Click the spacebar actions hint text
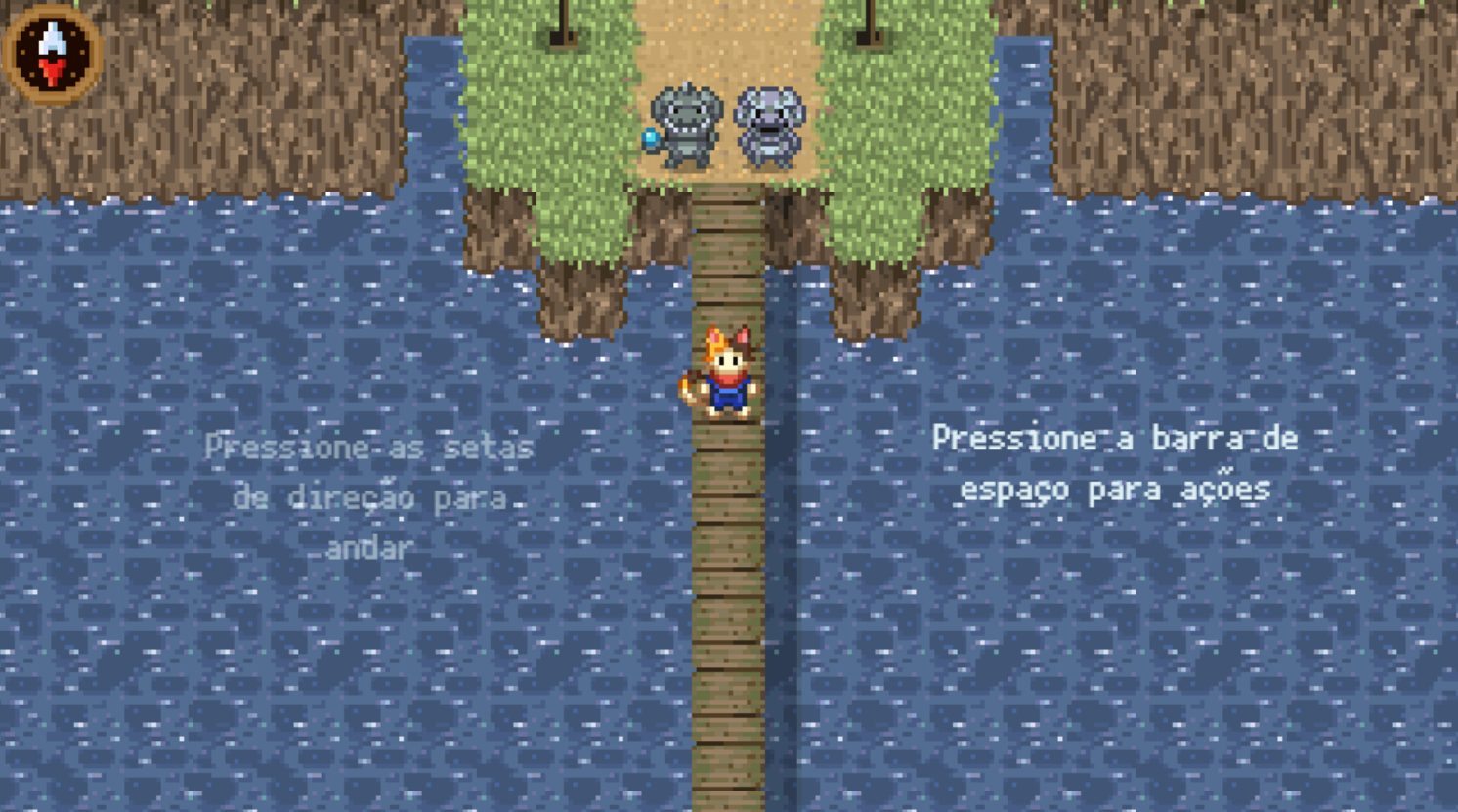1458x812 pixels. tap(1115, 464)
